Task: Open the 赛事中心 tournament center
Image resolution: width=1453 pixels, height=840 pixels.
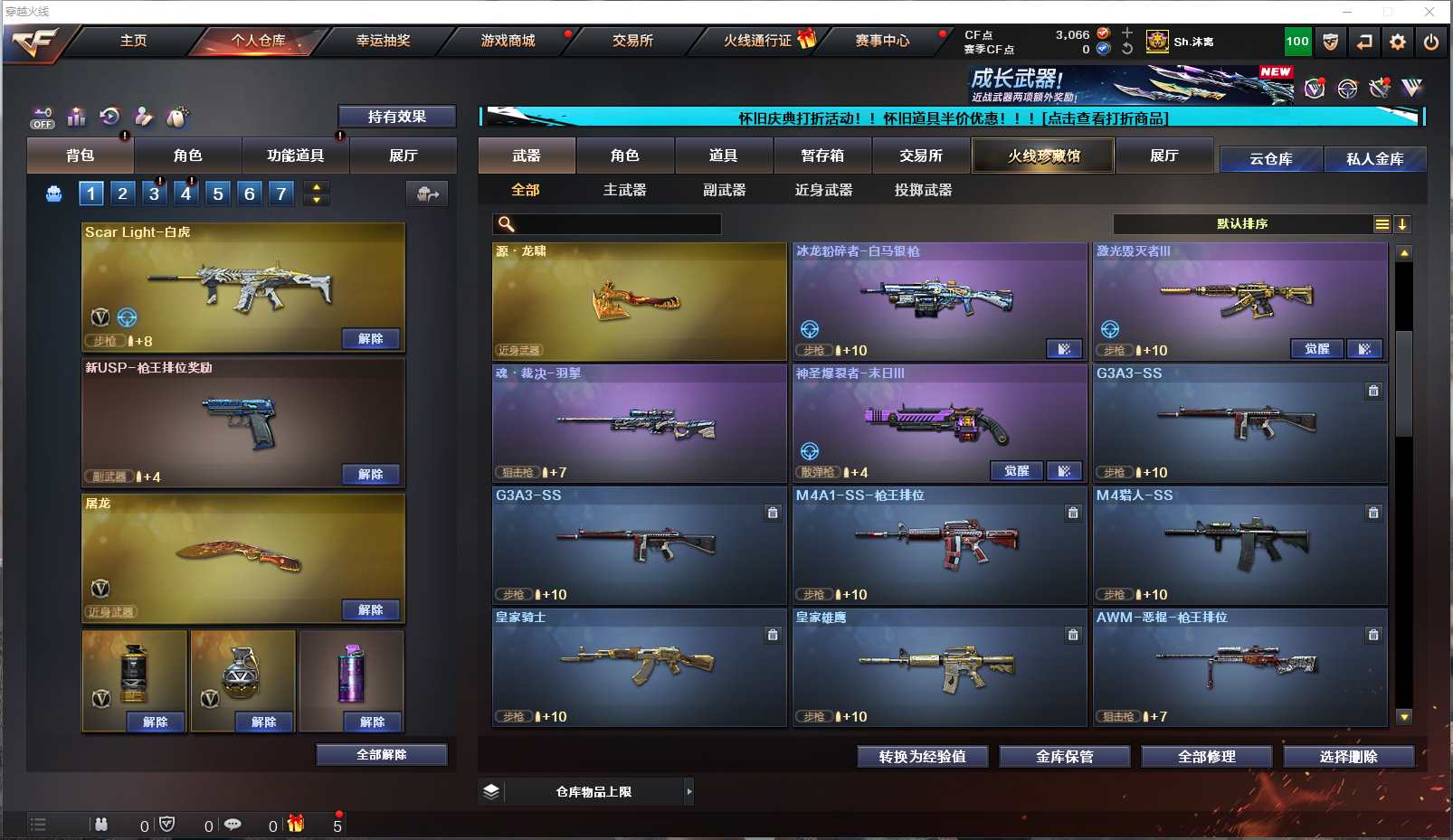Action: tap(882, 41)
